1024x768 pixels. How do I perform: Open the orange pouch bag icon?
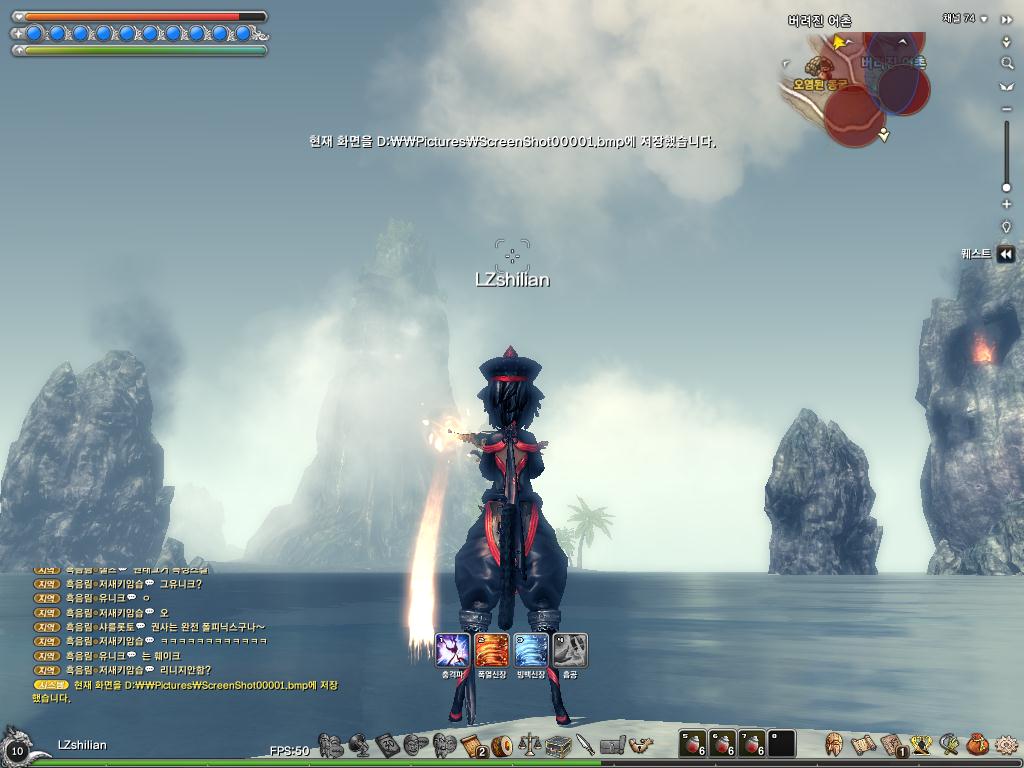977,744
